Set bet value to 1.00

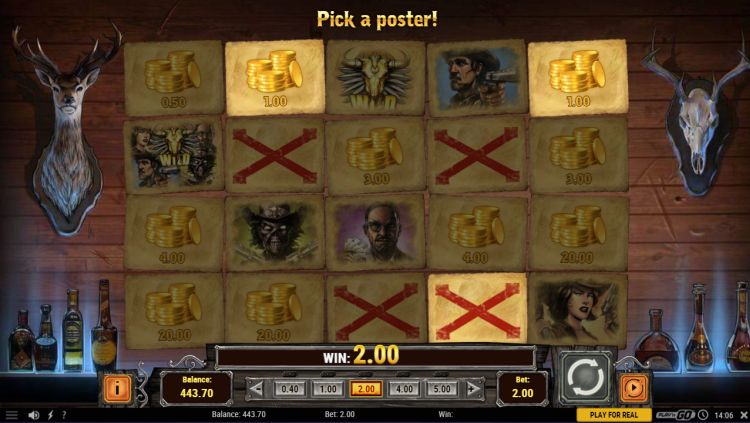tap(327, 389)
